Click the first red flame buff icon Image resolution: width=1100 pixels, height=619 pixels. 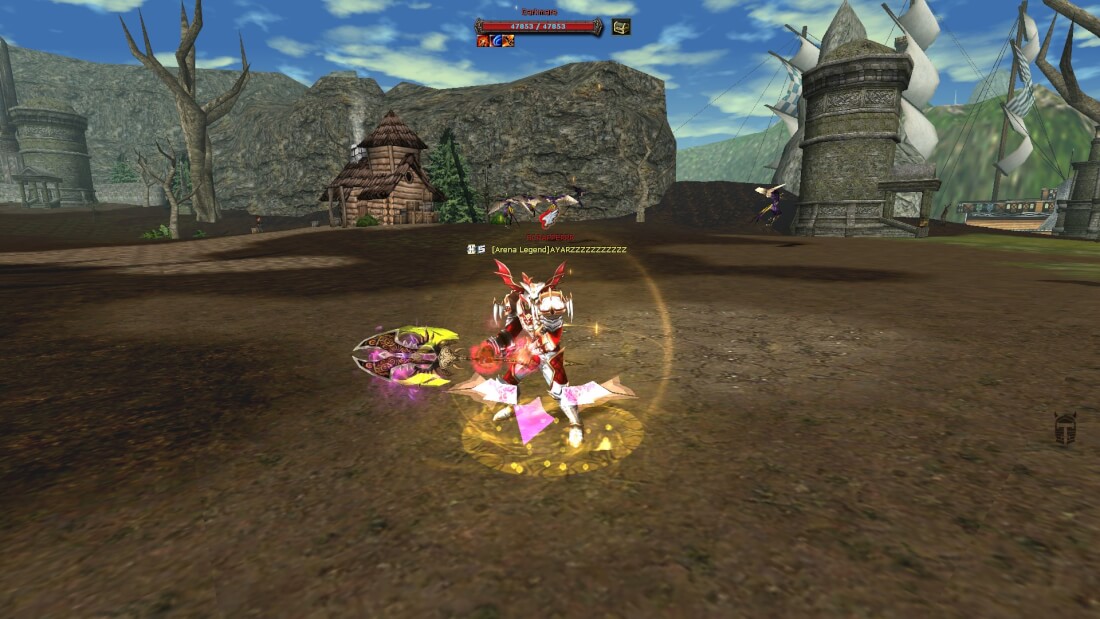(483, 41)
